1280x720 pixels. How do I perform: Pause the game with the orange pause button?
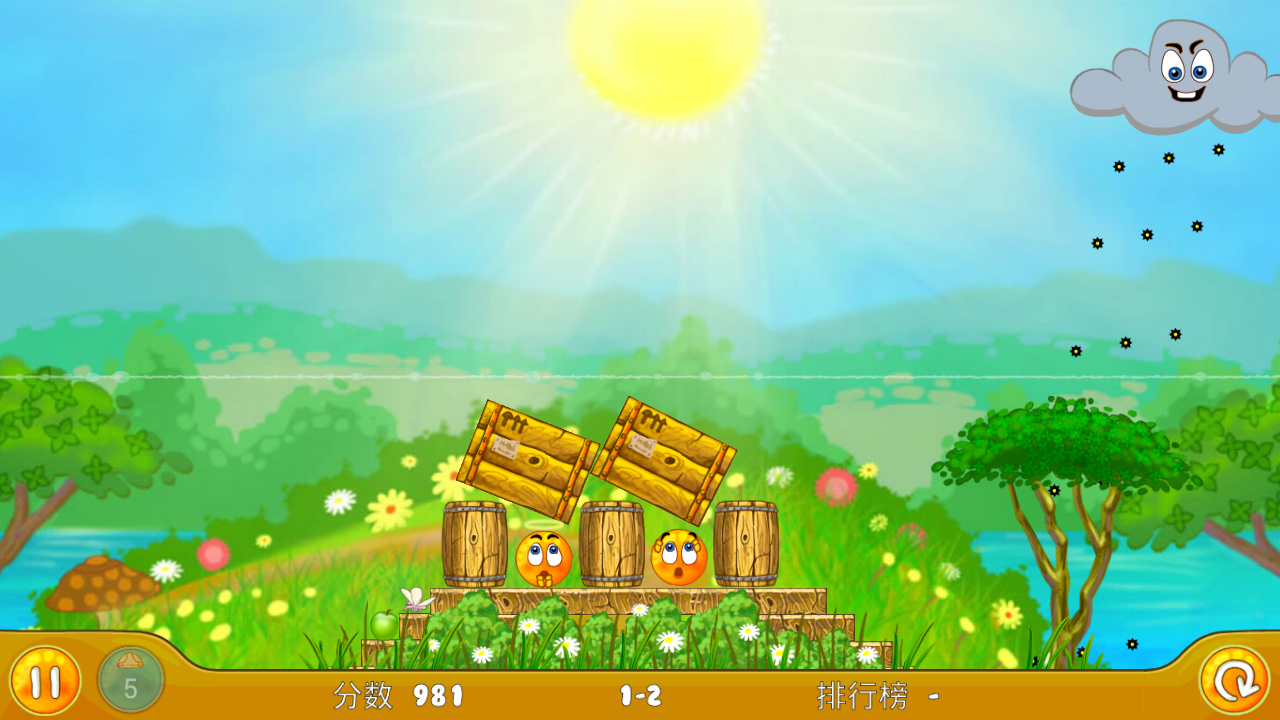pyautogui.click(x=45, y=681)
